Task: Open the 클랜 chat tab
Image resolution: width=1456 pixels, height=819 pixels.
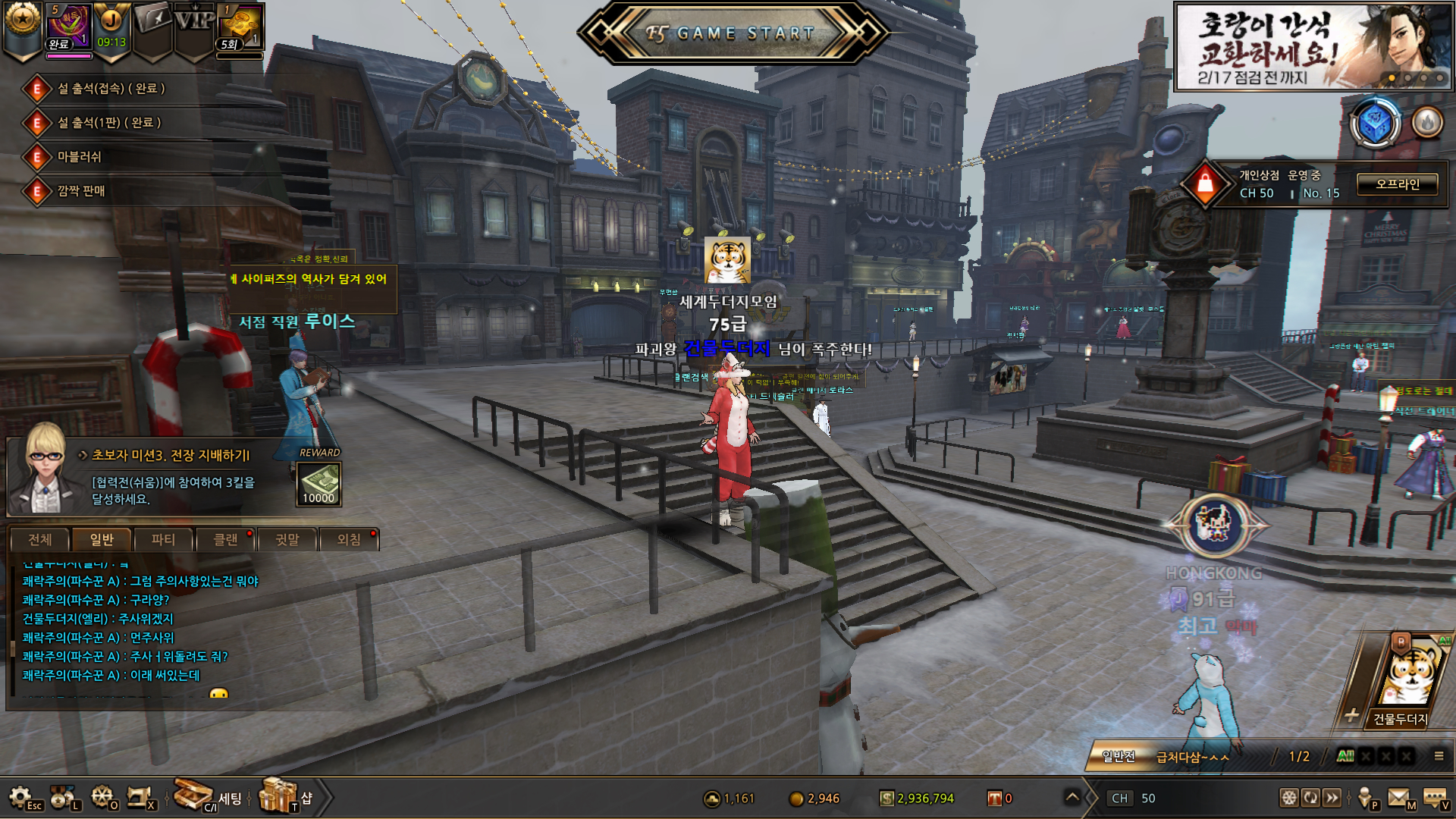Action: [225, 540]
